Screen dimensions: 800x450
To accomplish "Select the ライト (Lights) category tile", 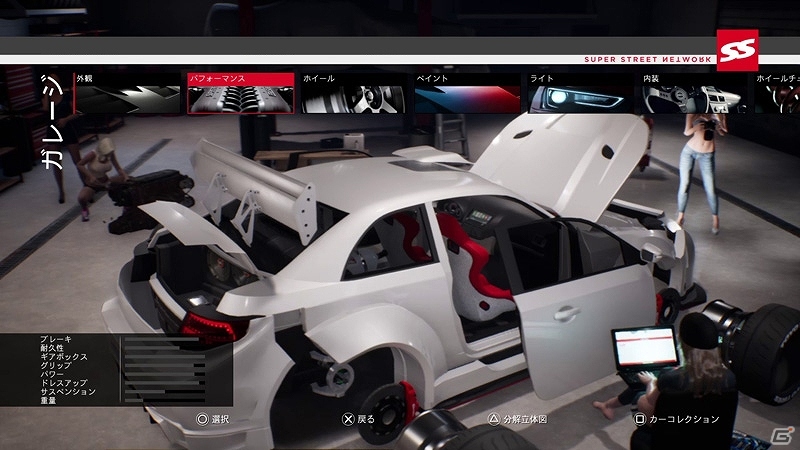I will [581, 93].
